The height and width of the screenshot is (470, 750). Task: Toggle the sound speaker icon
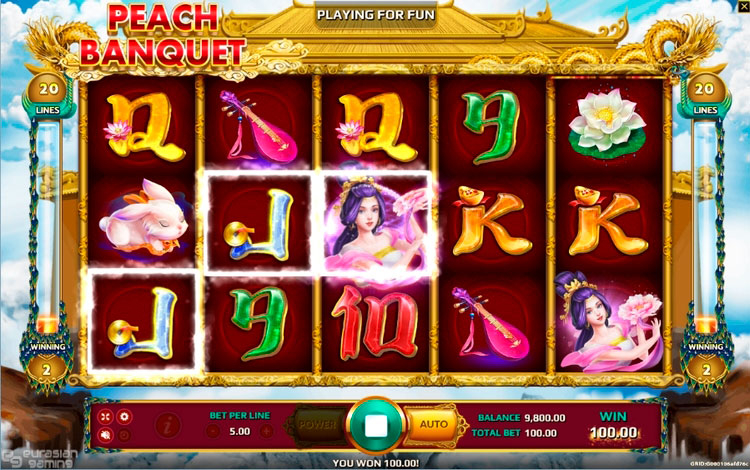(105, 434)
